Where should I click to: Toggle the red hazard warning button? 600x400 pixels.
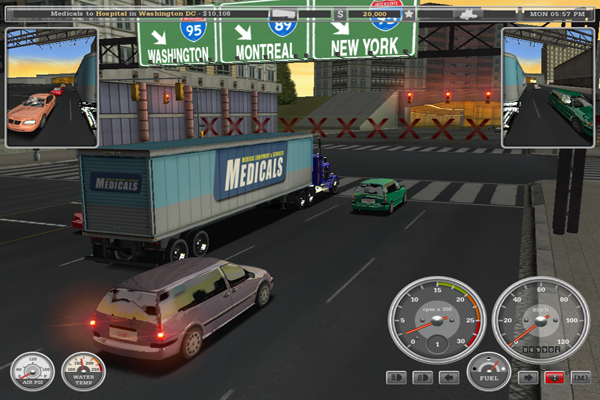tap(553, 378)
